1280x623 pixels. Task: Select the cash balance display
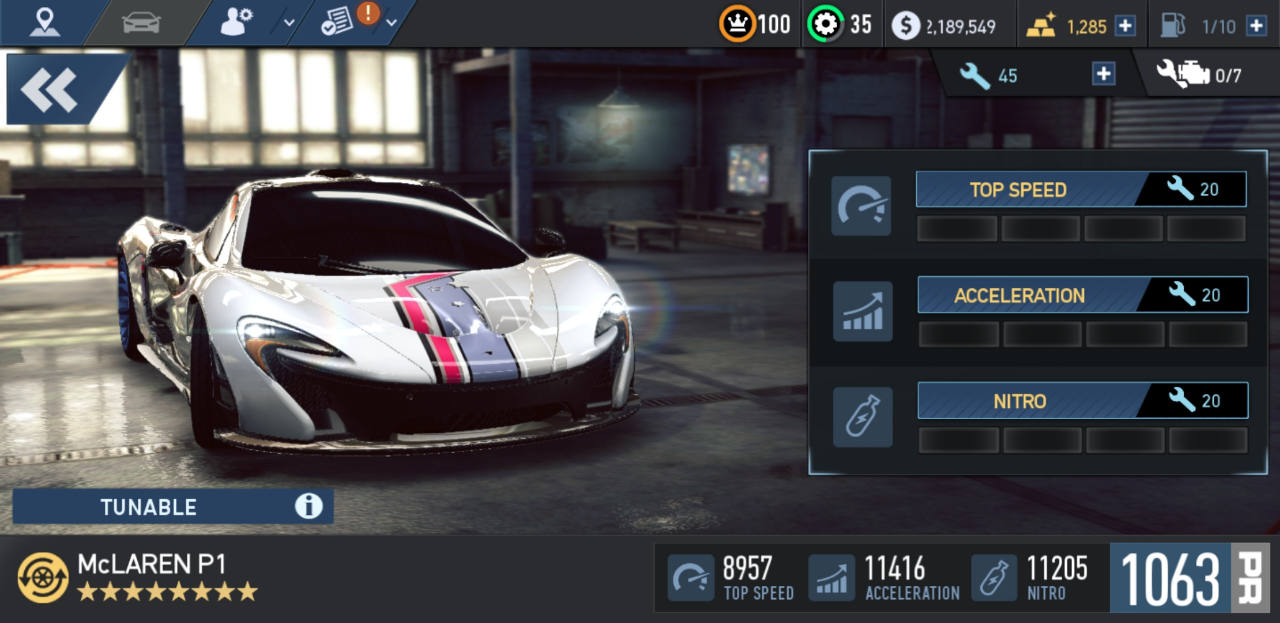(944, 26)
